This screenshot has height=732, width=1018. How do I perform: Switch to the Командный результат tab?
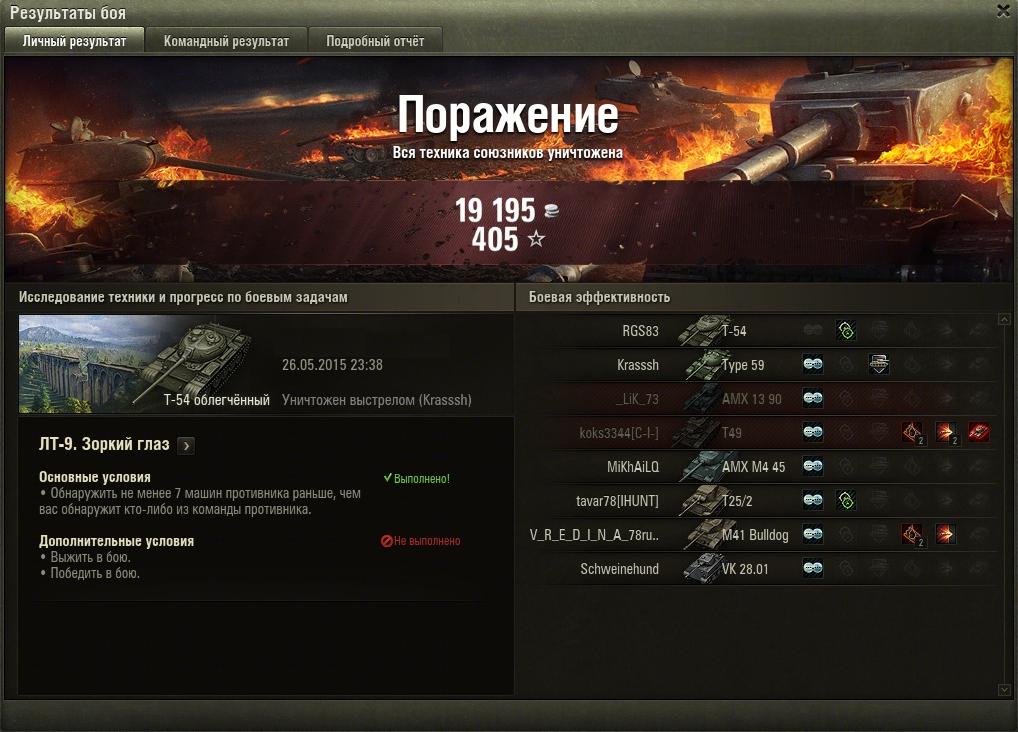pyautogui.click(x=226, y=41)
